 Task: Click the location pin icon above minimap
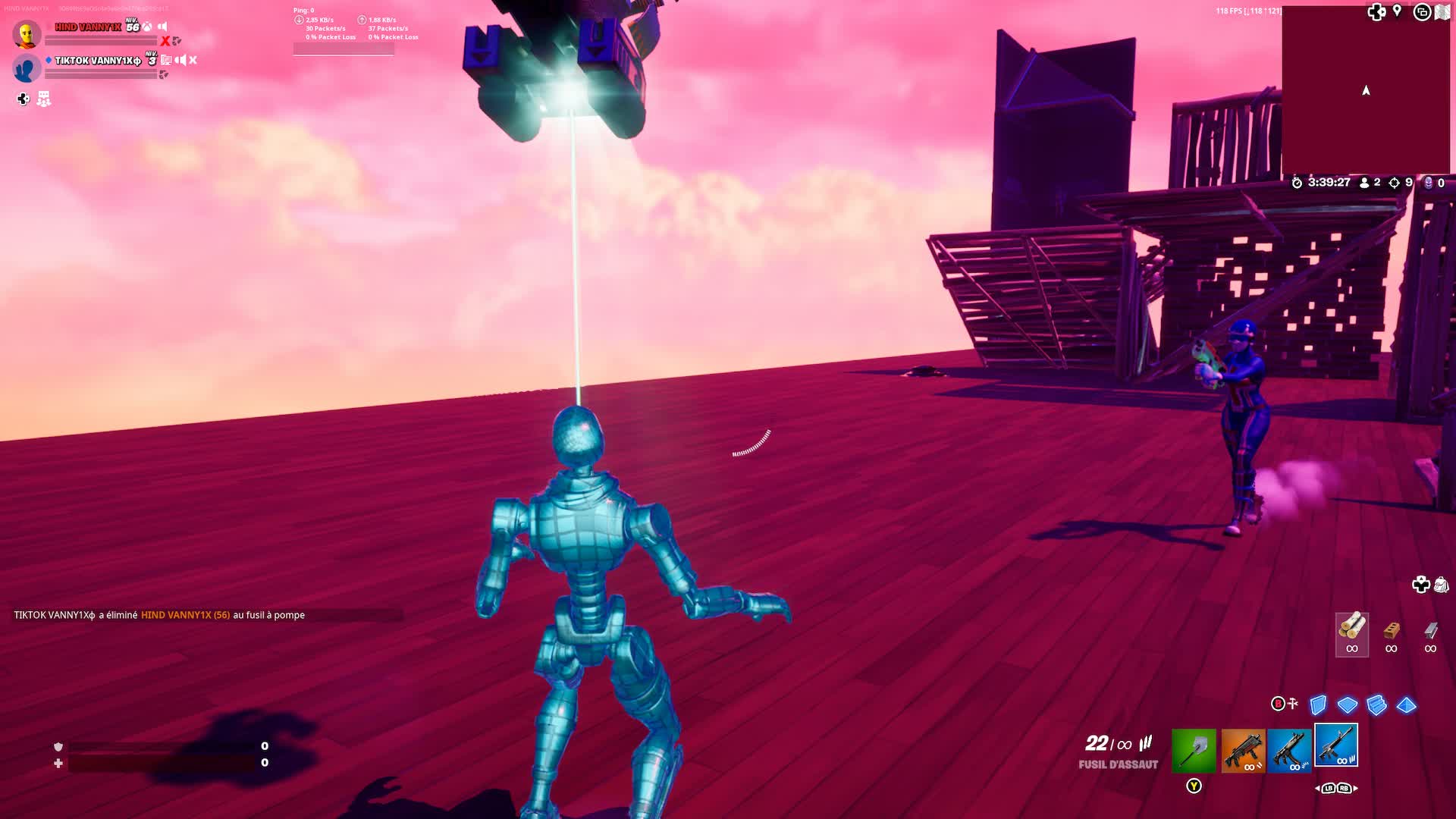tap(1396, 11)
